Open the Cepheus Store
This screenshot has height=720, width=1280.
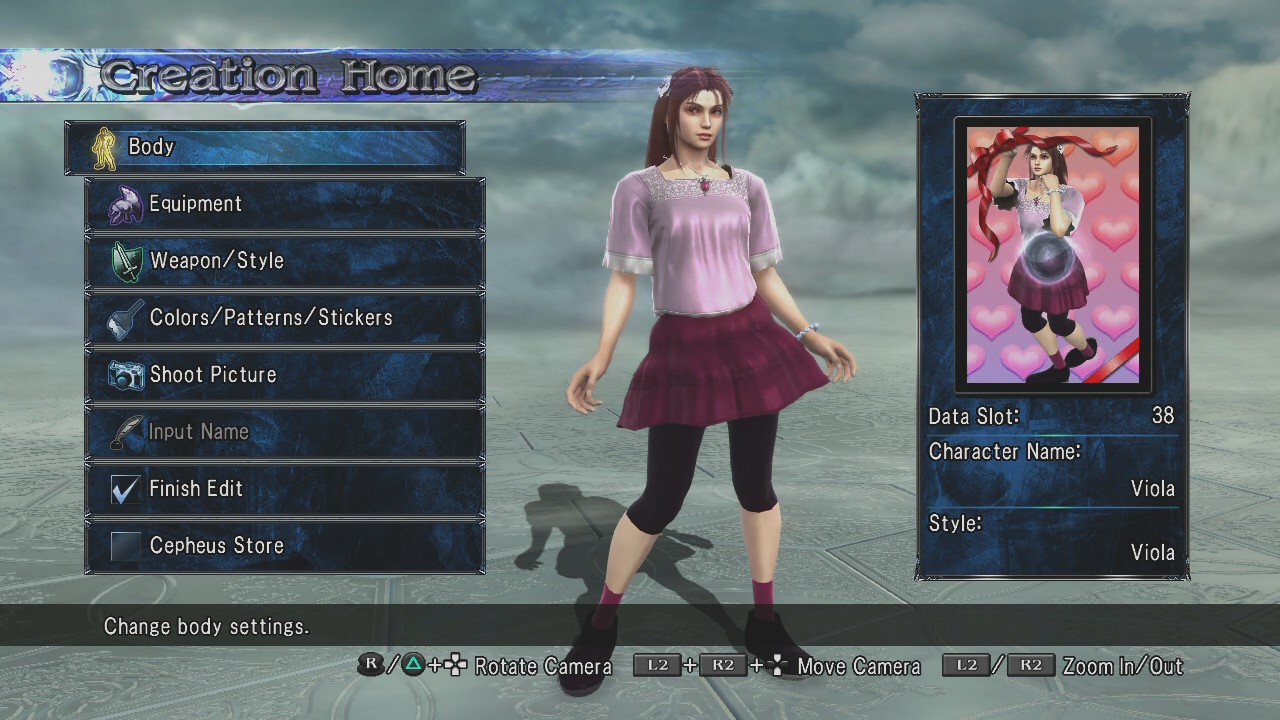coord(285,546)
